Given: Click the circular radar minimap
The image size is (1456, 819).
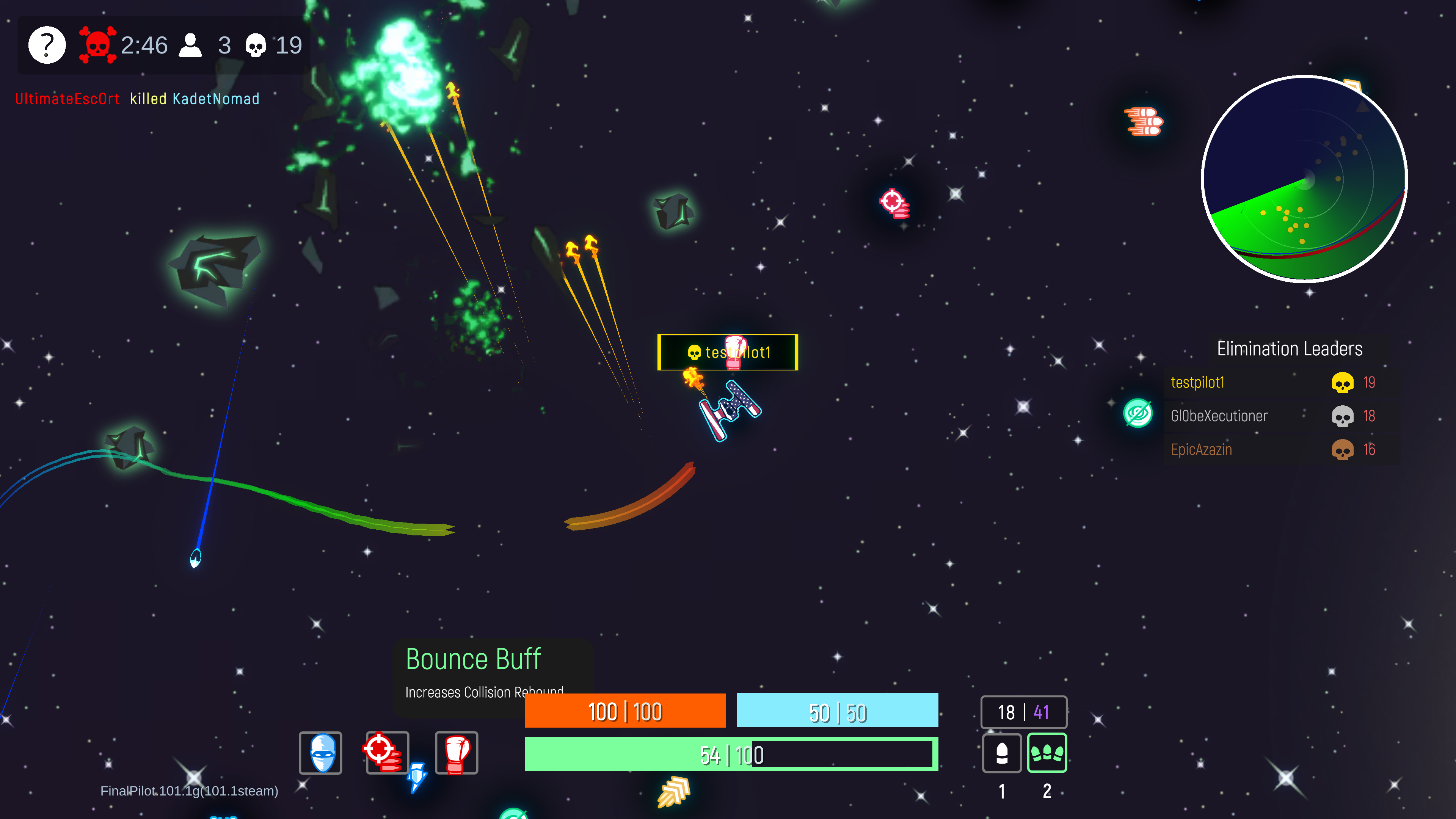Looking at the screenshot, I should [x=1304, y=179].
